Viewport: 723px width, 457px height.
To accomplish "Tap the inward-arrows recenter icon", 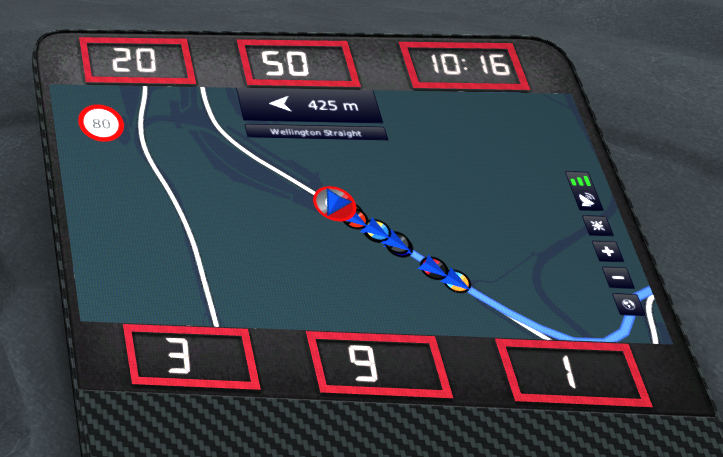I will click(598, 226).
